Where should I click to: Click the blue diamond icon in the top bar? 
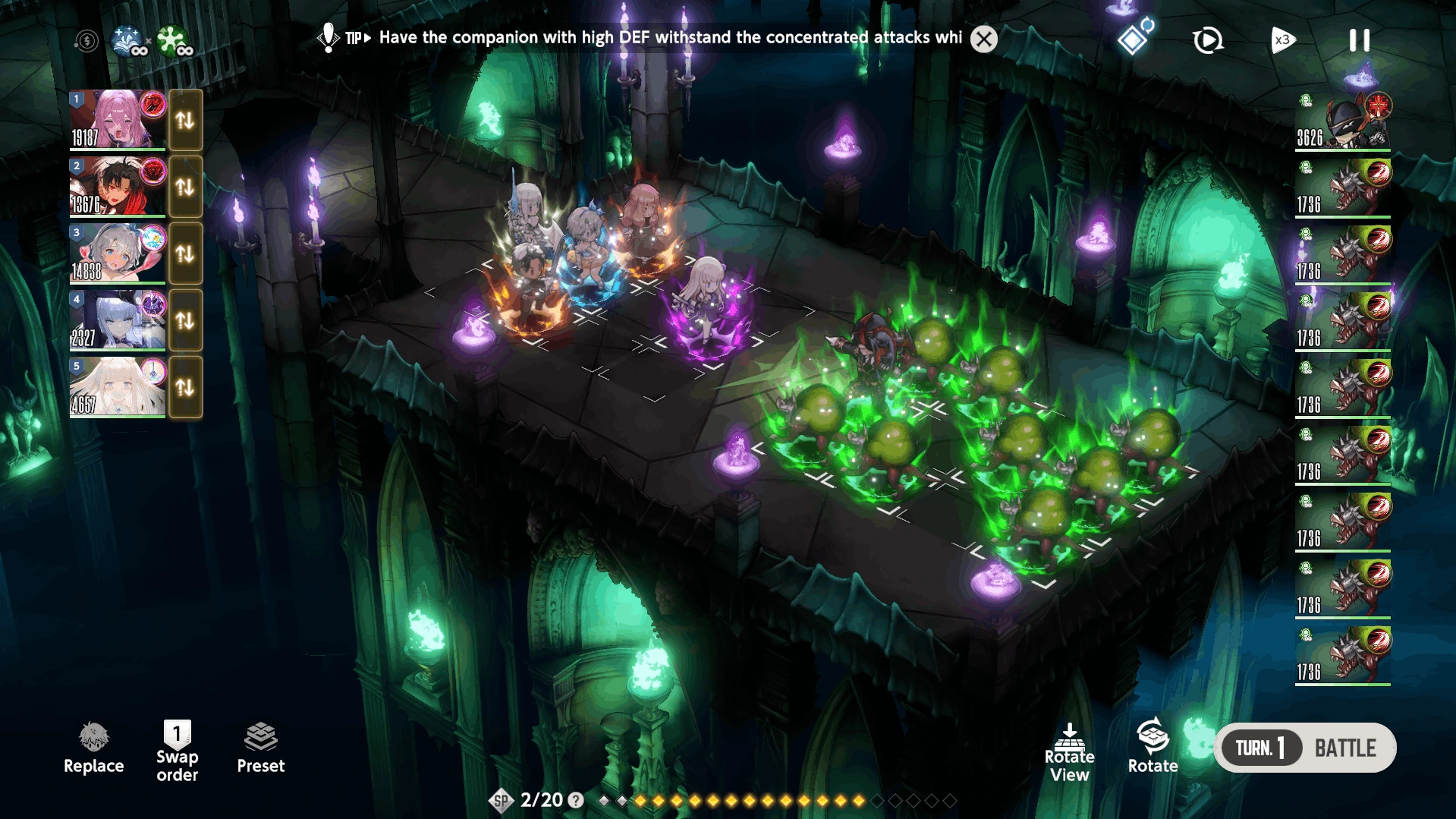click(1134, 39)
